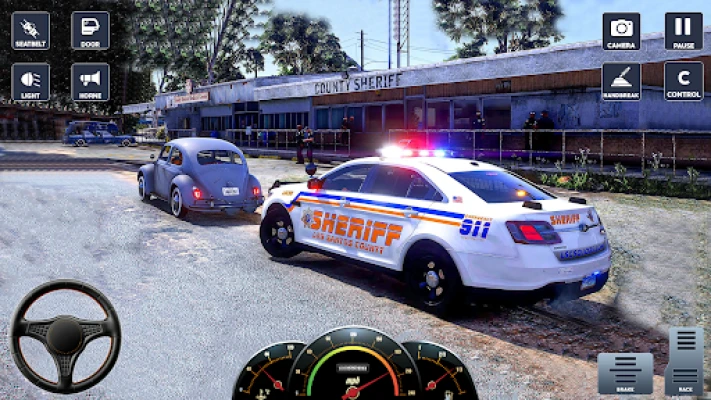Screen dimensions: 711x400
Task: Step on the Race accelerator pedal
Action: (x=685, y=361)
